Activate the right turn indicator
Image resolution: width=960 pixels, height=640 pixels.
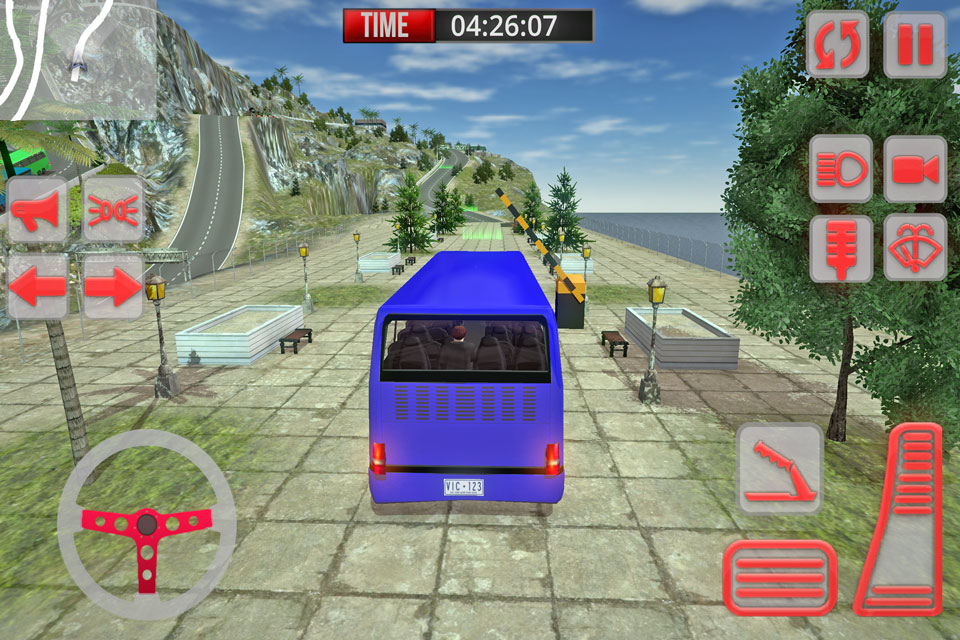pos(112,287)
